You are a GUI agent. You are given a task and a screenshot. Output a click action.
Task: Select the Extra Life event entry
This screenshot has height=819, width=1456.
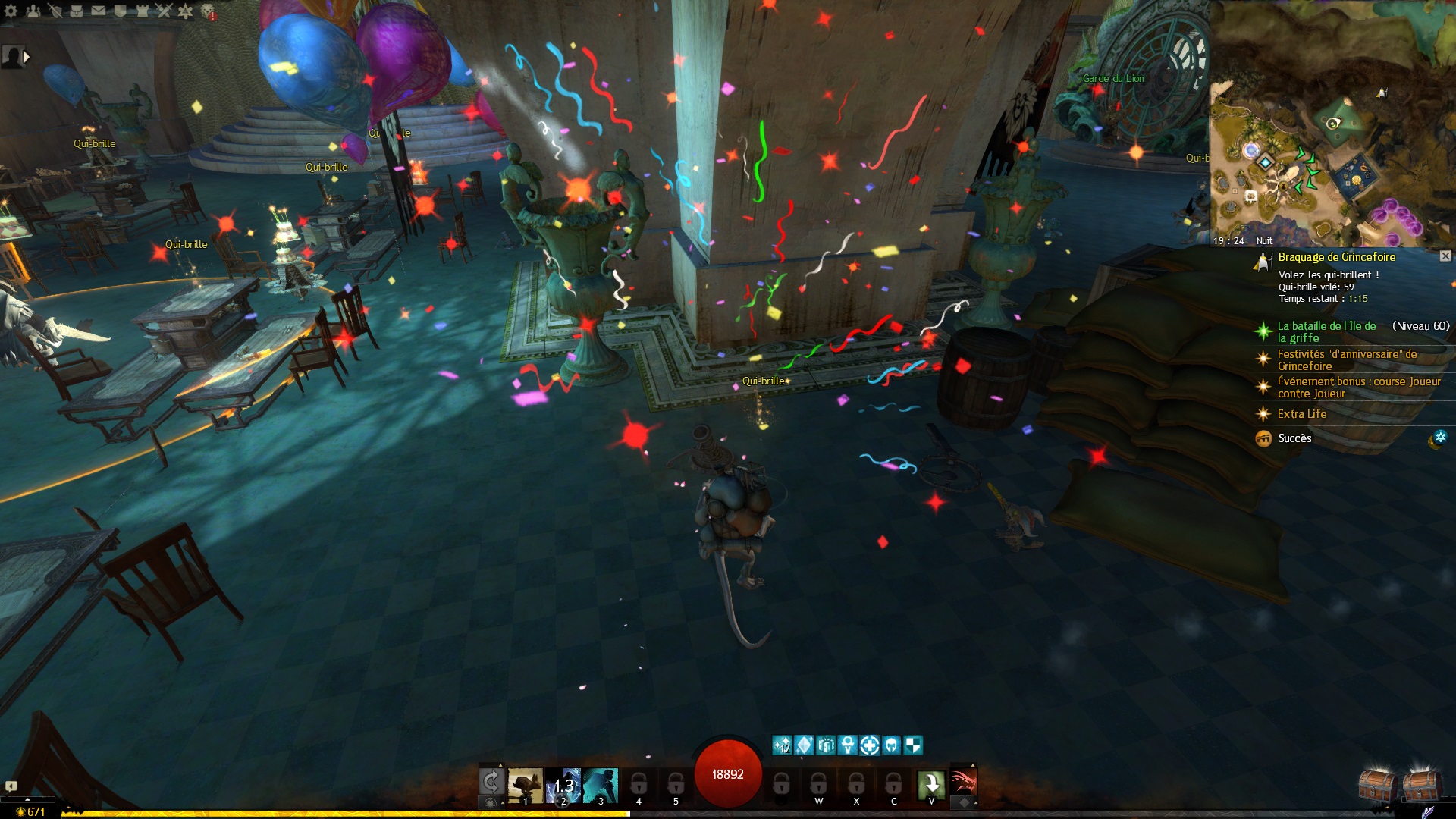tap(1301, 414)
